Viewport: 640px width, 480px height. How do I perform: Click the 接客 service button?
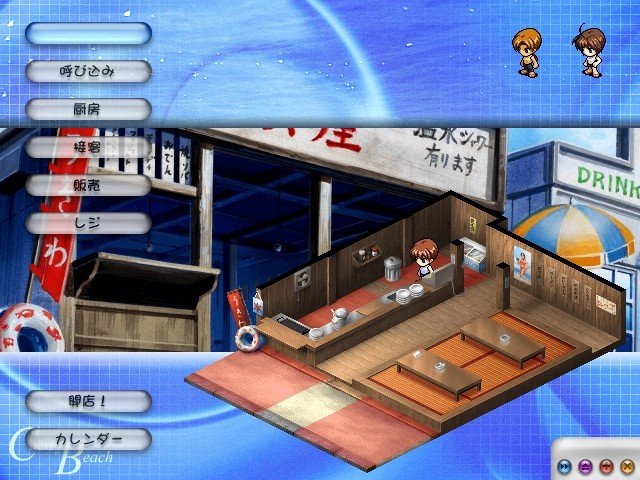(88, 147)
